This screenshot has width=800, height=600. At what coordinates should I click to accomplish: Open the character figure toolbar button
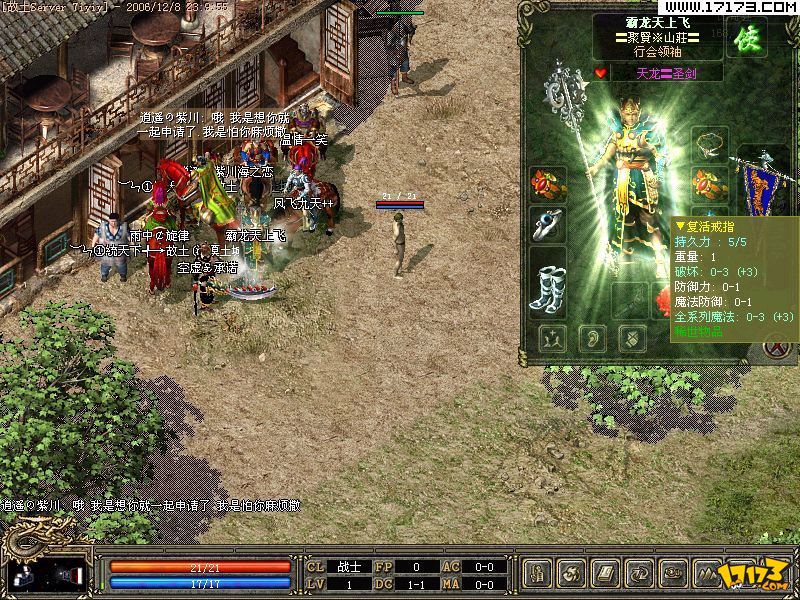coord(537,573)
